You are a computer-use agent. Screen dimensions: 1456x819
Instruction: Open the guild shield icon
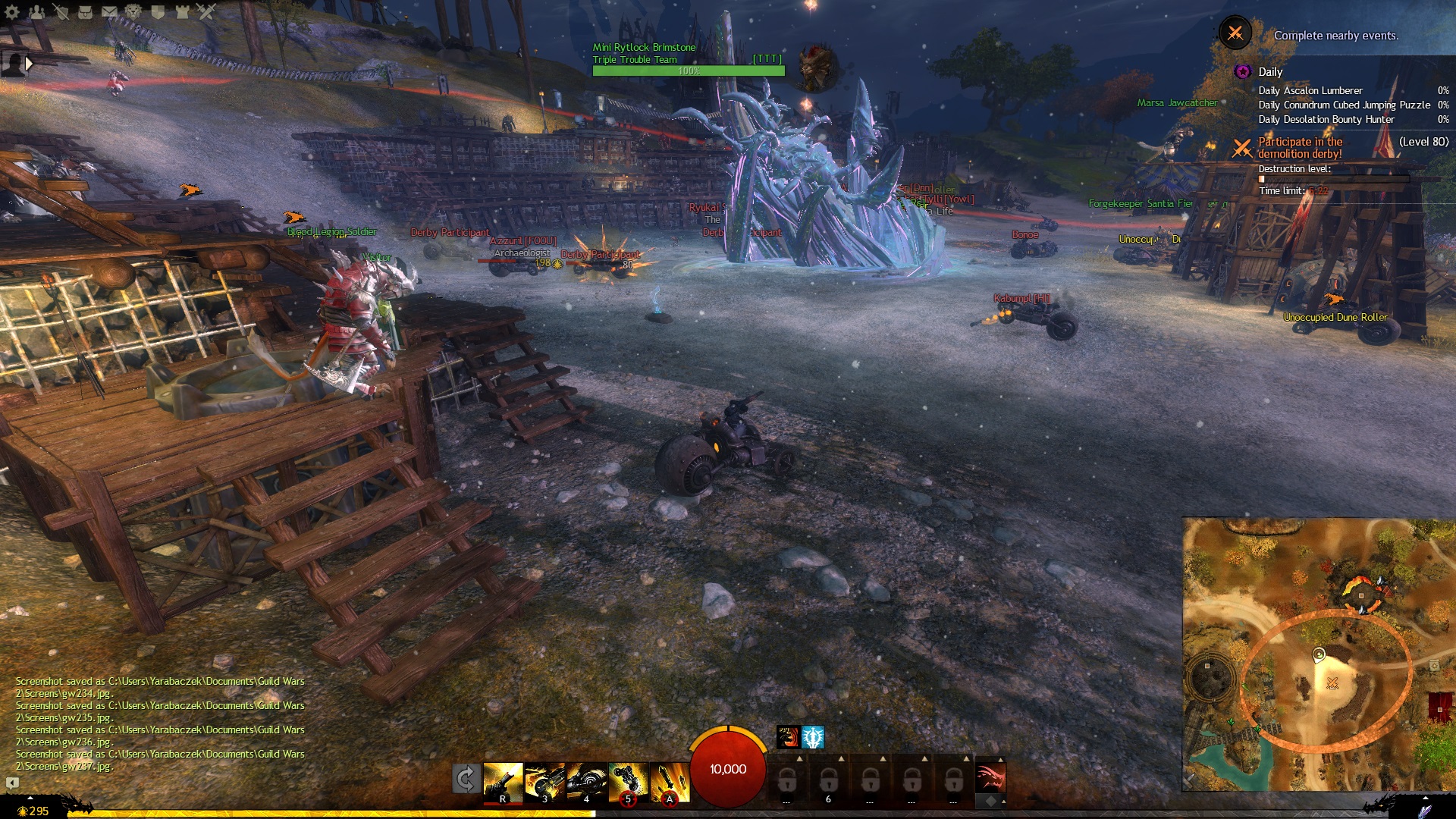coord(158,11)
